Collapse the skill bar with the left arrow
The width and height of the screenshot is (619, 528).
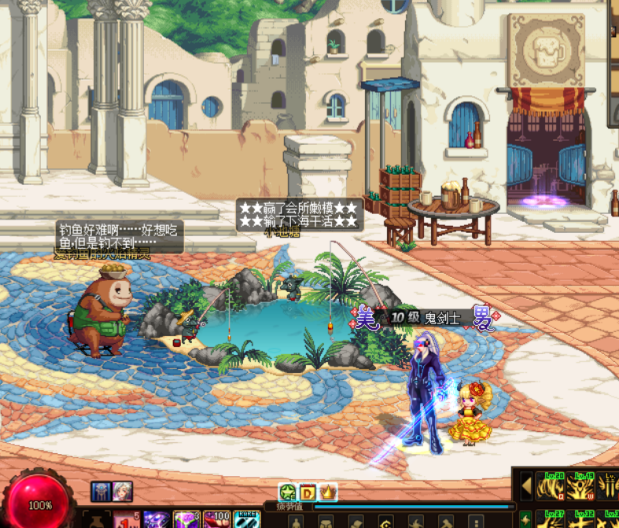click(526, 486)
